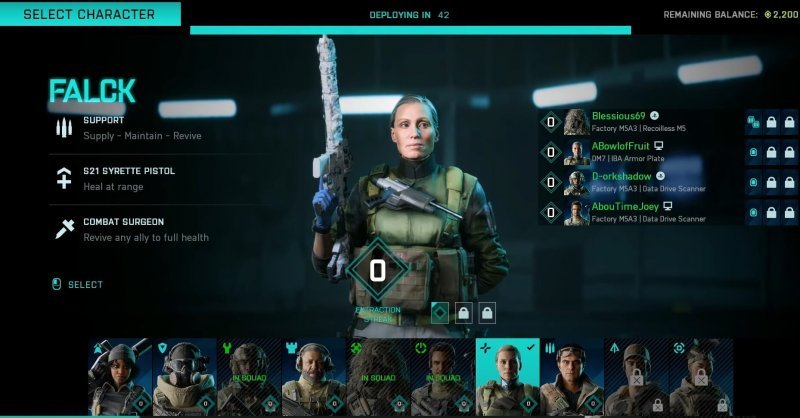The width and height of the screenshot is (800, 418).
Task: Open squad member Blessious69's row
Action: (640, 122)
